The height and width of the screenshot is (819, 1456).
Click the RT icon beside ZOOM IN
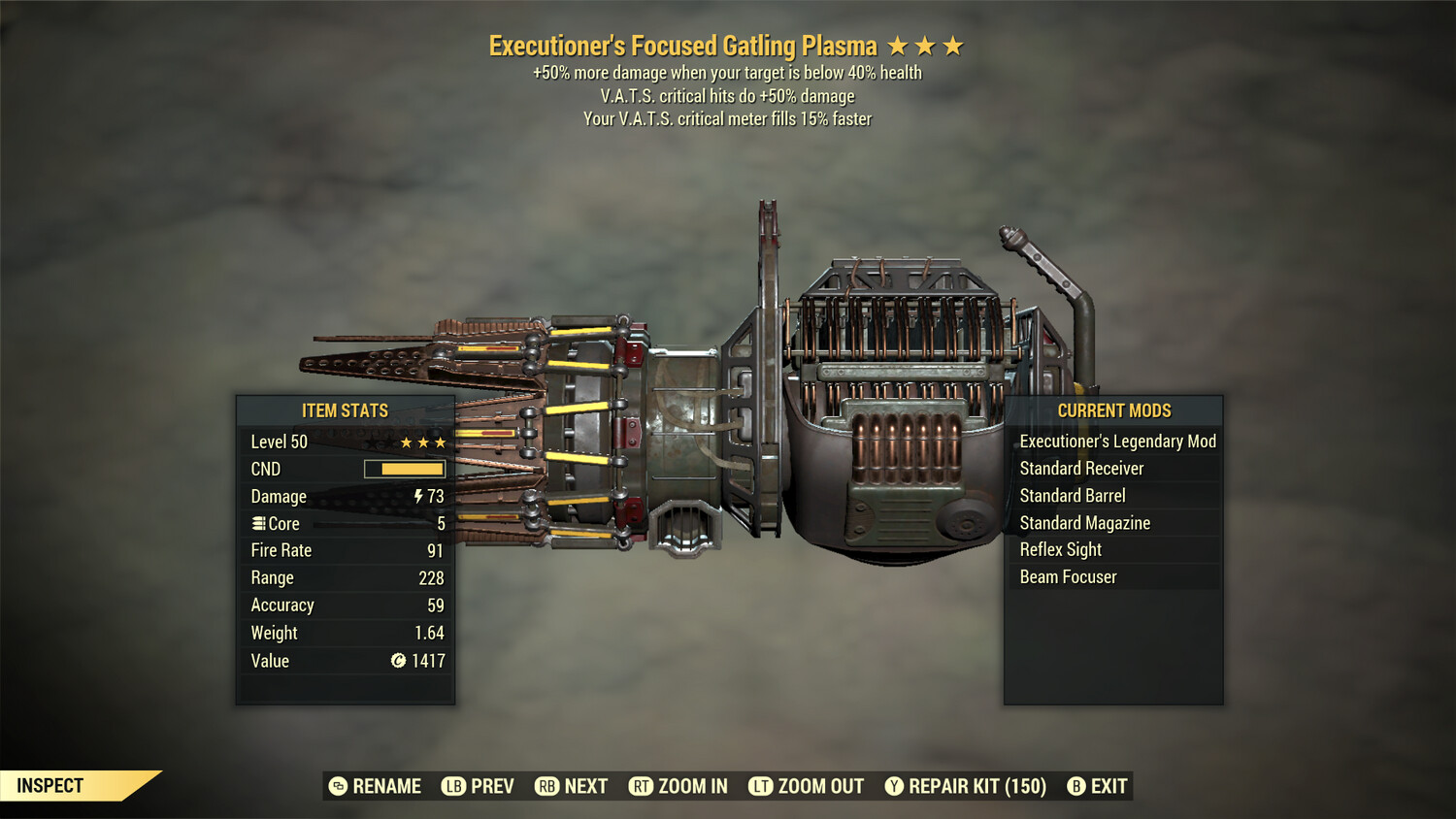click(x=641, y=786)
